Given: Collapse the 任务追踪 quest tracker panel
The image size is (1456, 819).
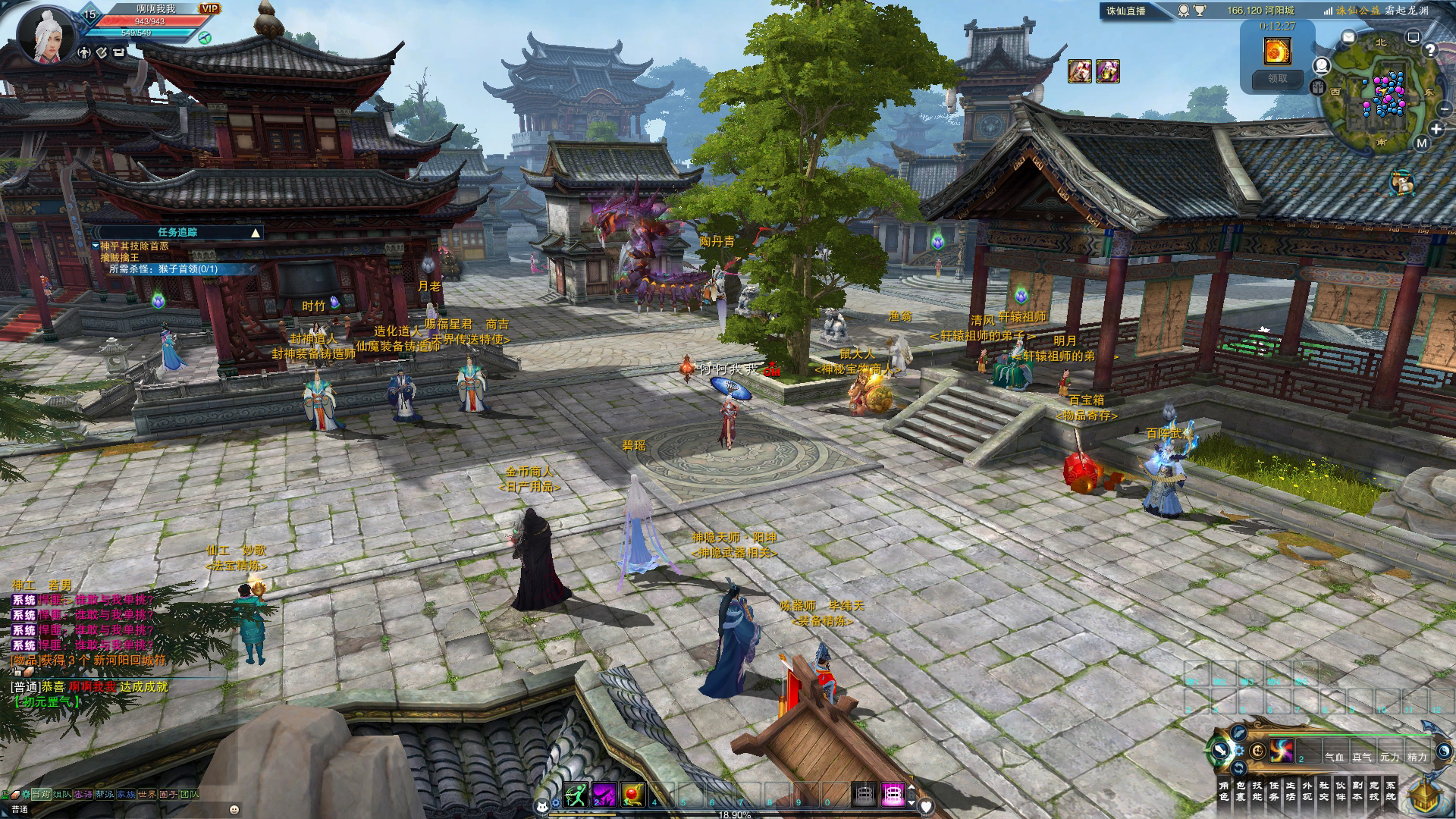Looking at the screenshot, I should 256,233.
